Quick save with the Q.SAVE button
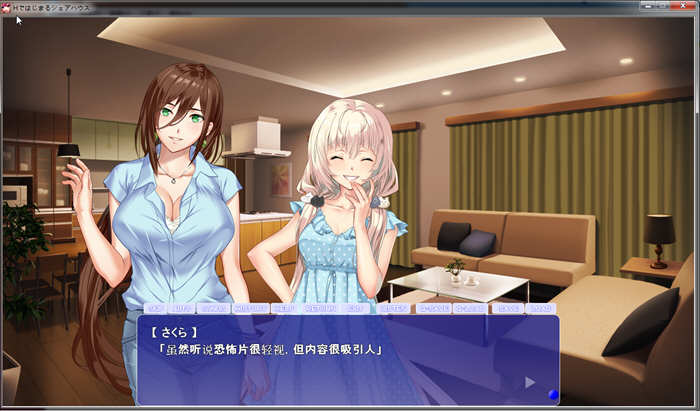The image size is (700, 411). point(433,309)
